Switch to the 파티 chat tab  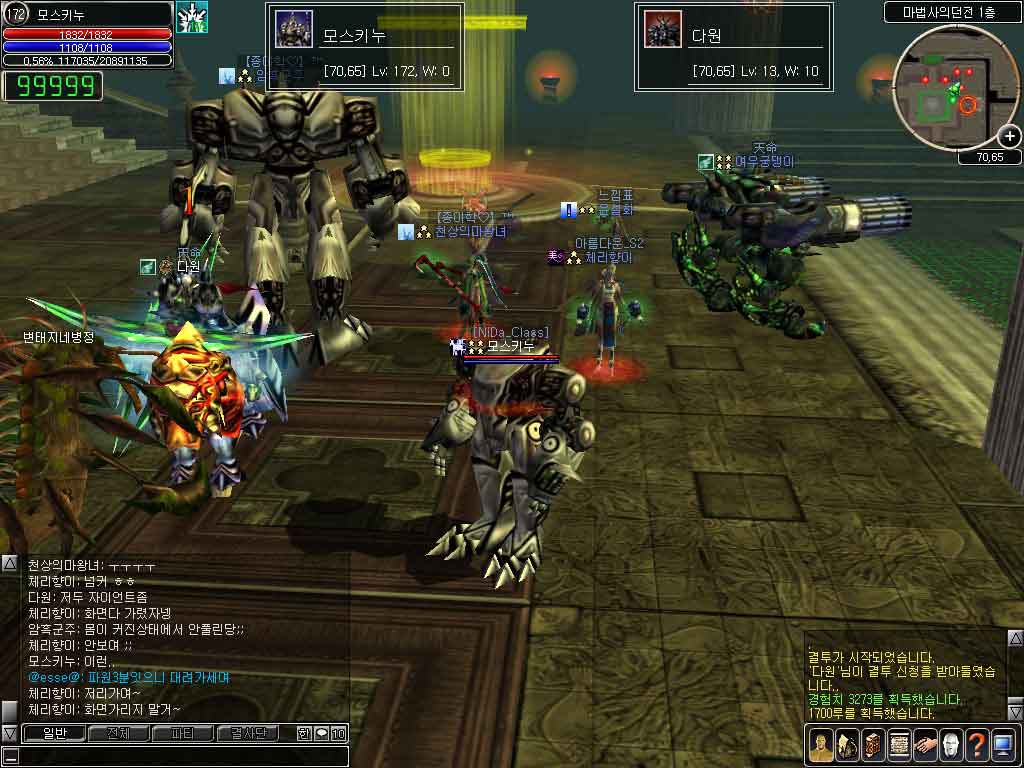point(182,733)
